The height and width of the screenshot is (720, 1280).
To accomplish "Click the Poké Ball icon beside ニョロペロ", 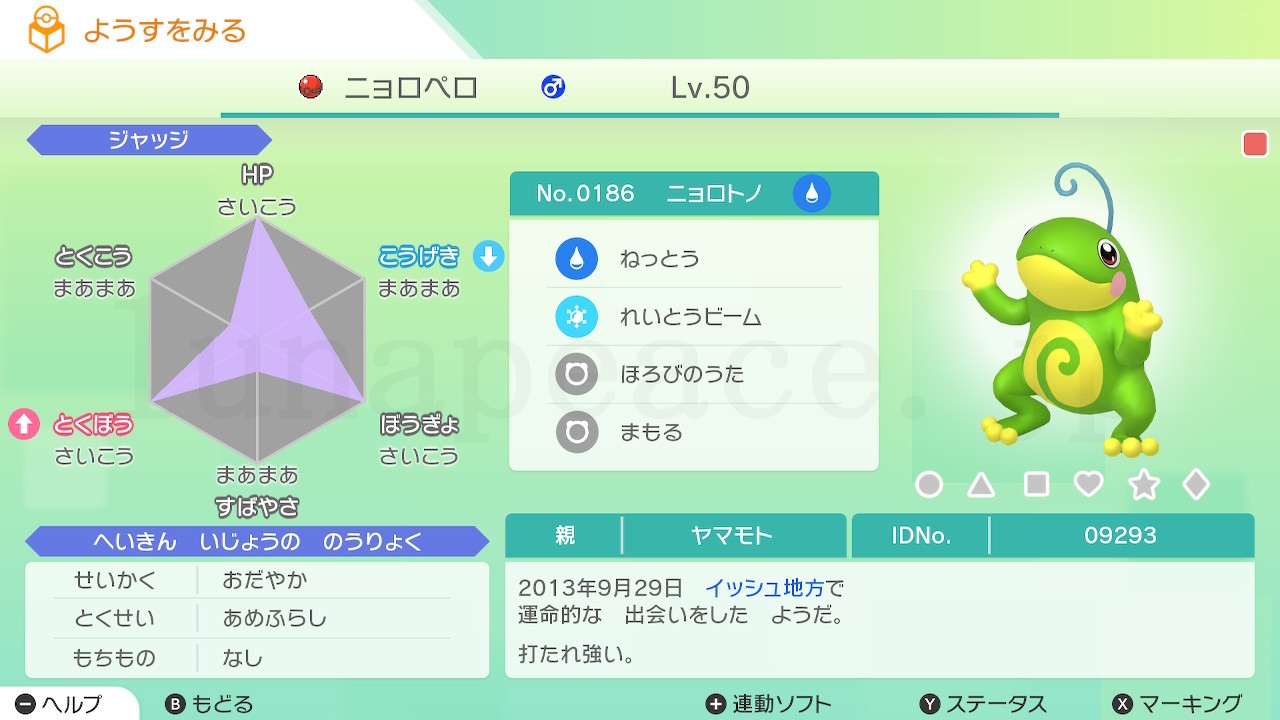I will [311, 88].
